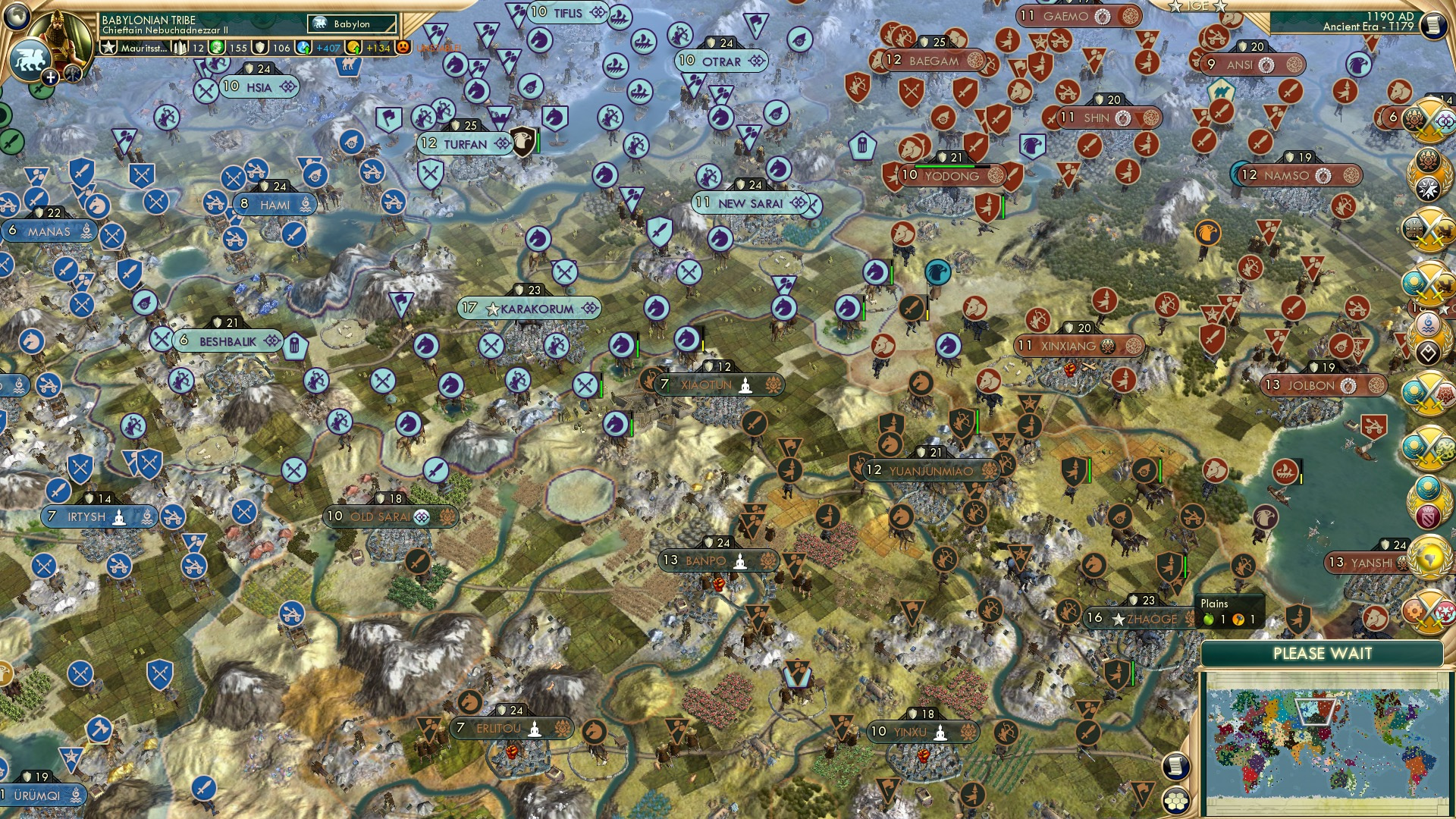This screenshot has height=819, width=1456.
Task: Click the shield indicator showing 106
Action: pos(281,49)
